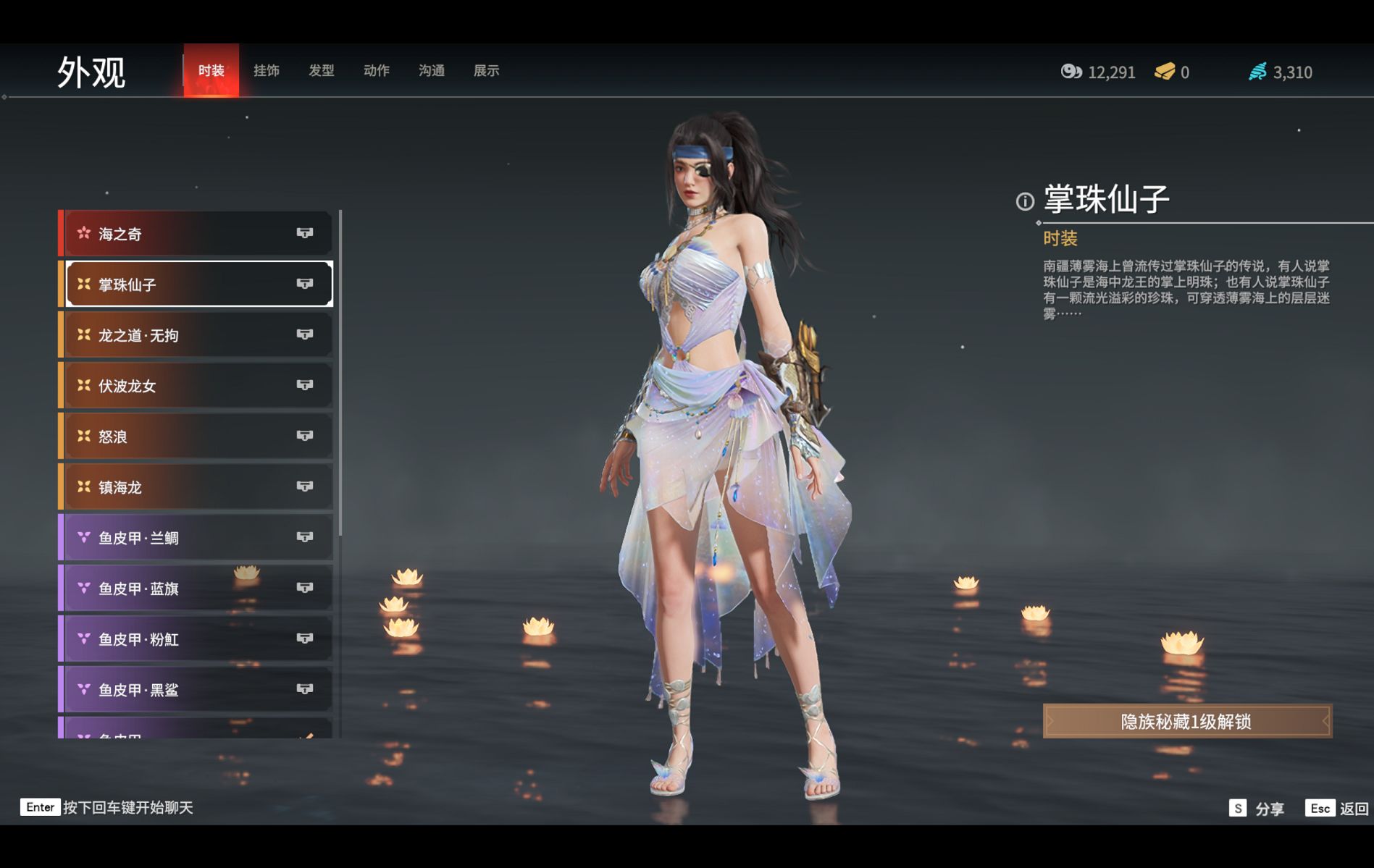Select the 龙之道·无拘 outfit
This screenshot has width=1374, height=868.
point(197,335)
